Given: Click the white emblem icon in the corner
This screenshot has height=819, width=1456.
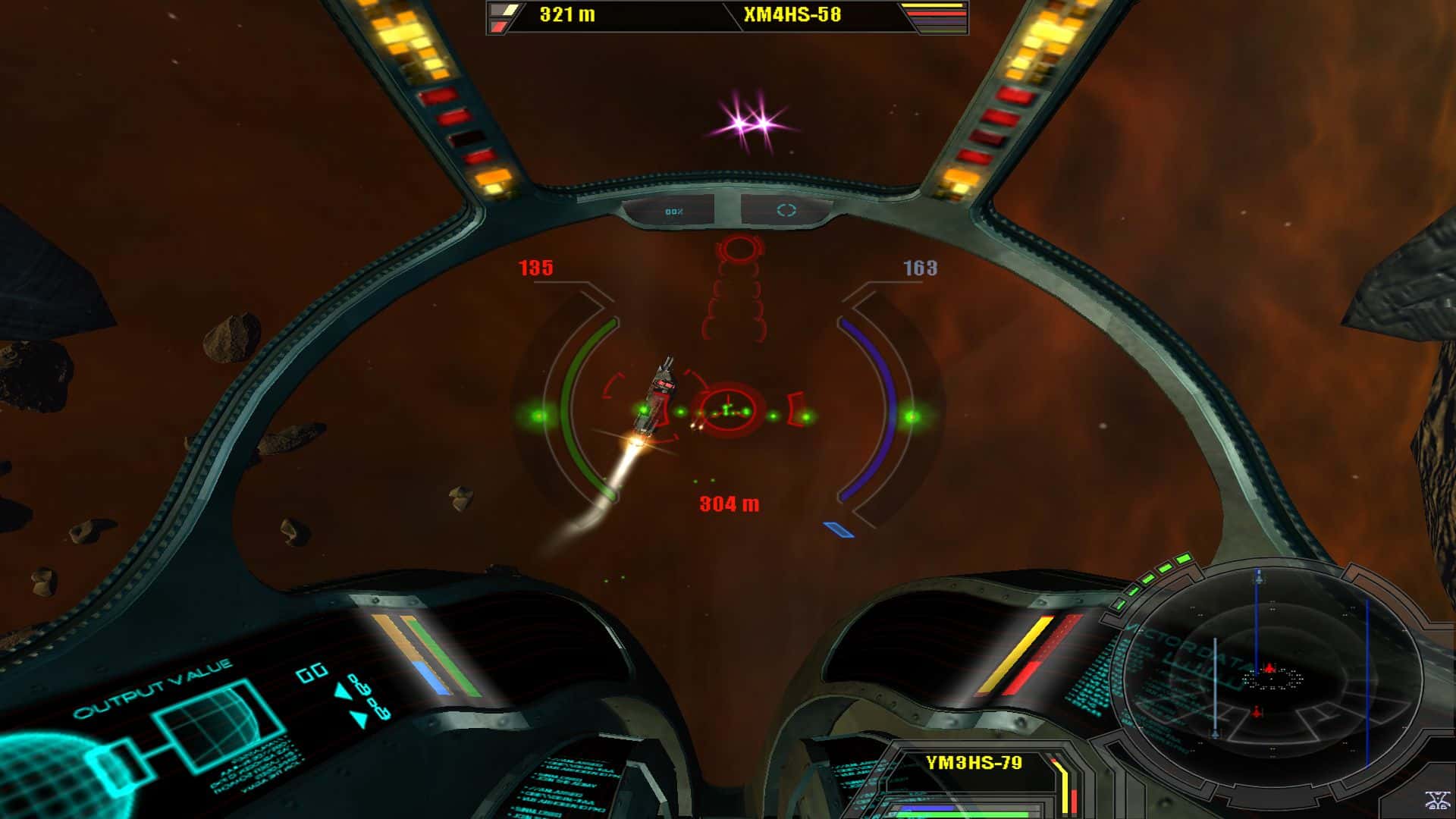Looking at the screenshot, I should (x=1436, y=800).
